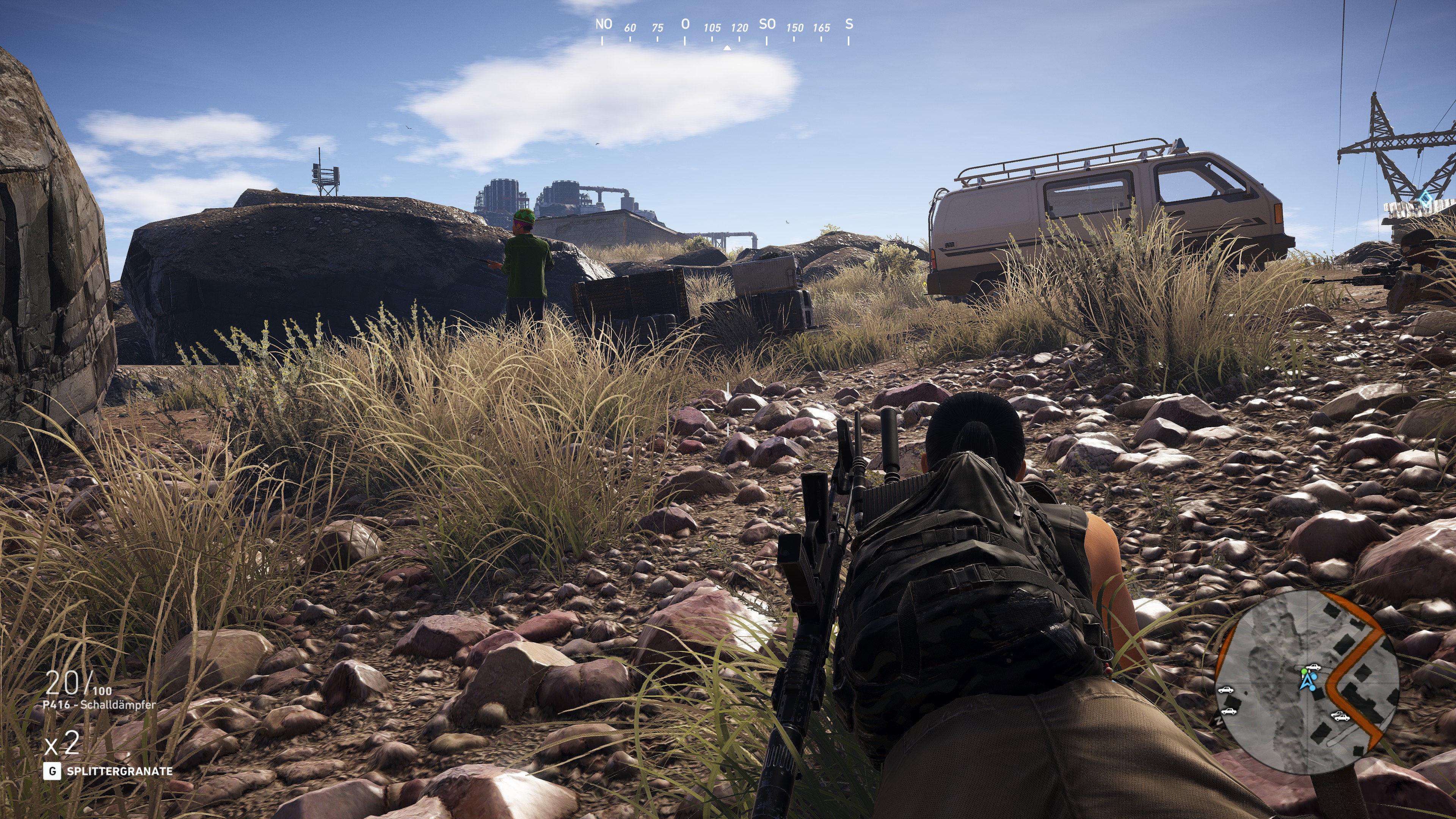Click the NO marker on the compass bar

[x=604, y=25]
